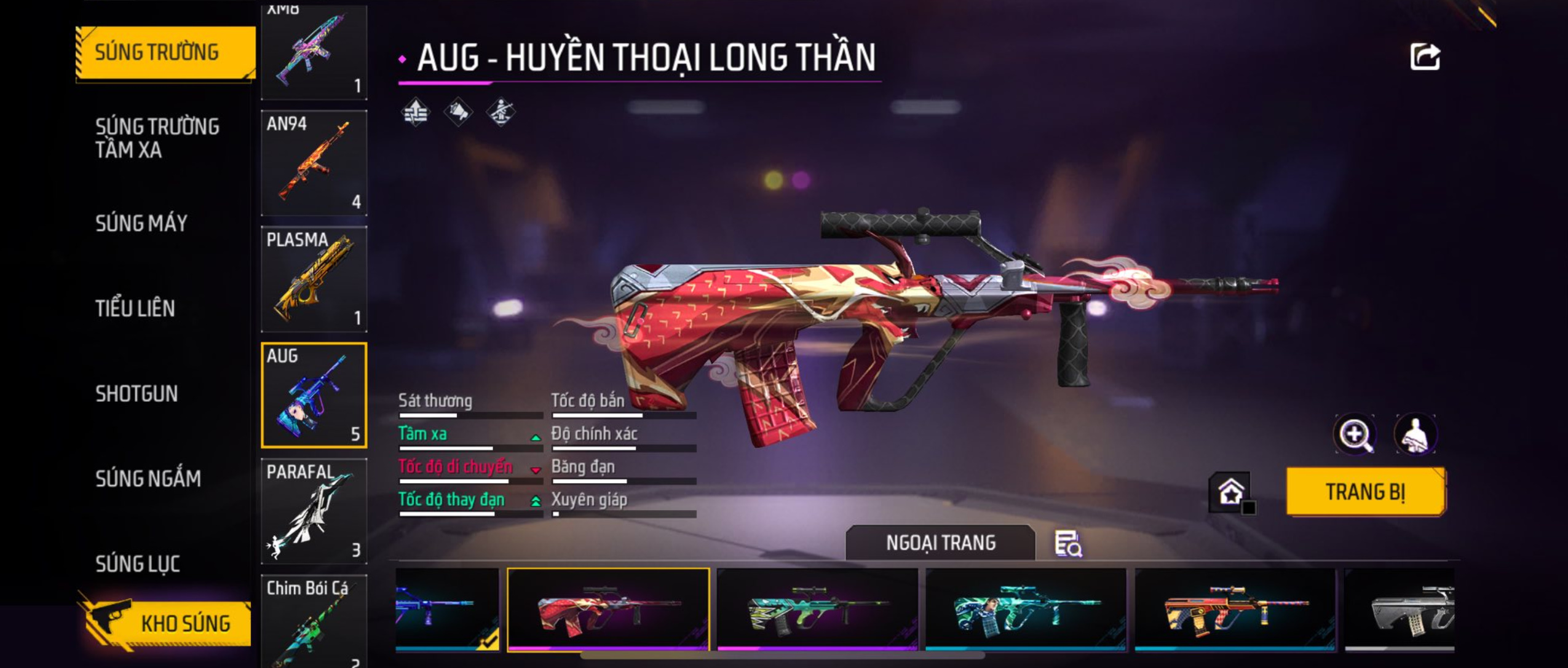Select the PARAFAL weapon tile
This screenshot has width=1568, height=668.
[314, 511]
